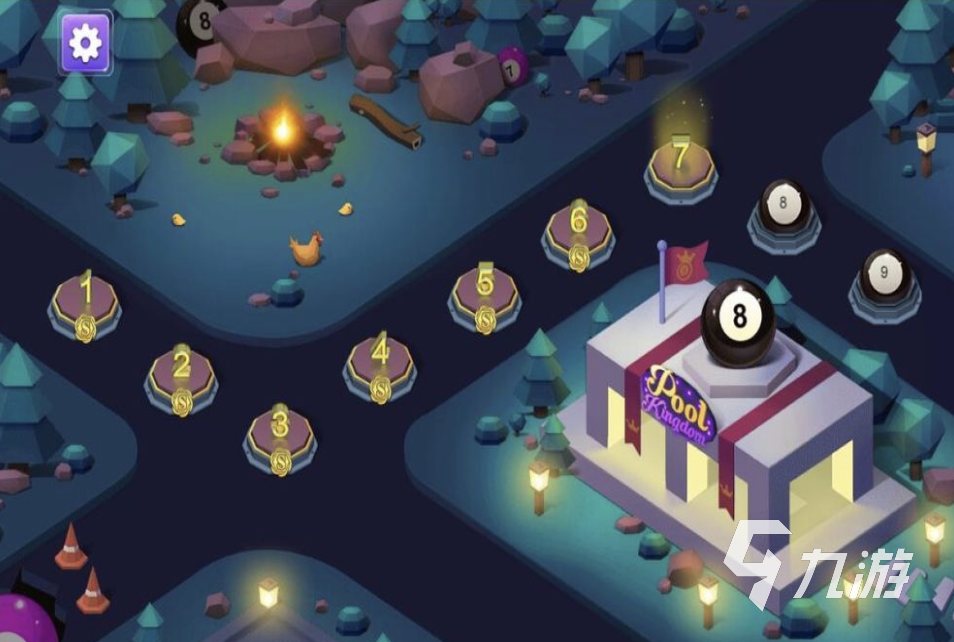This screenshot has height=642, width=954.
Task: Tap the level 3 stage node
Action: [280, 434]
